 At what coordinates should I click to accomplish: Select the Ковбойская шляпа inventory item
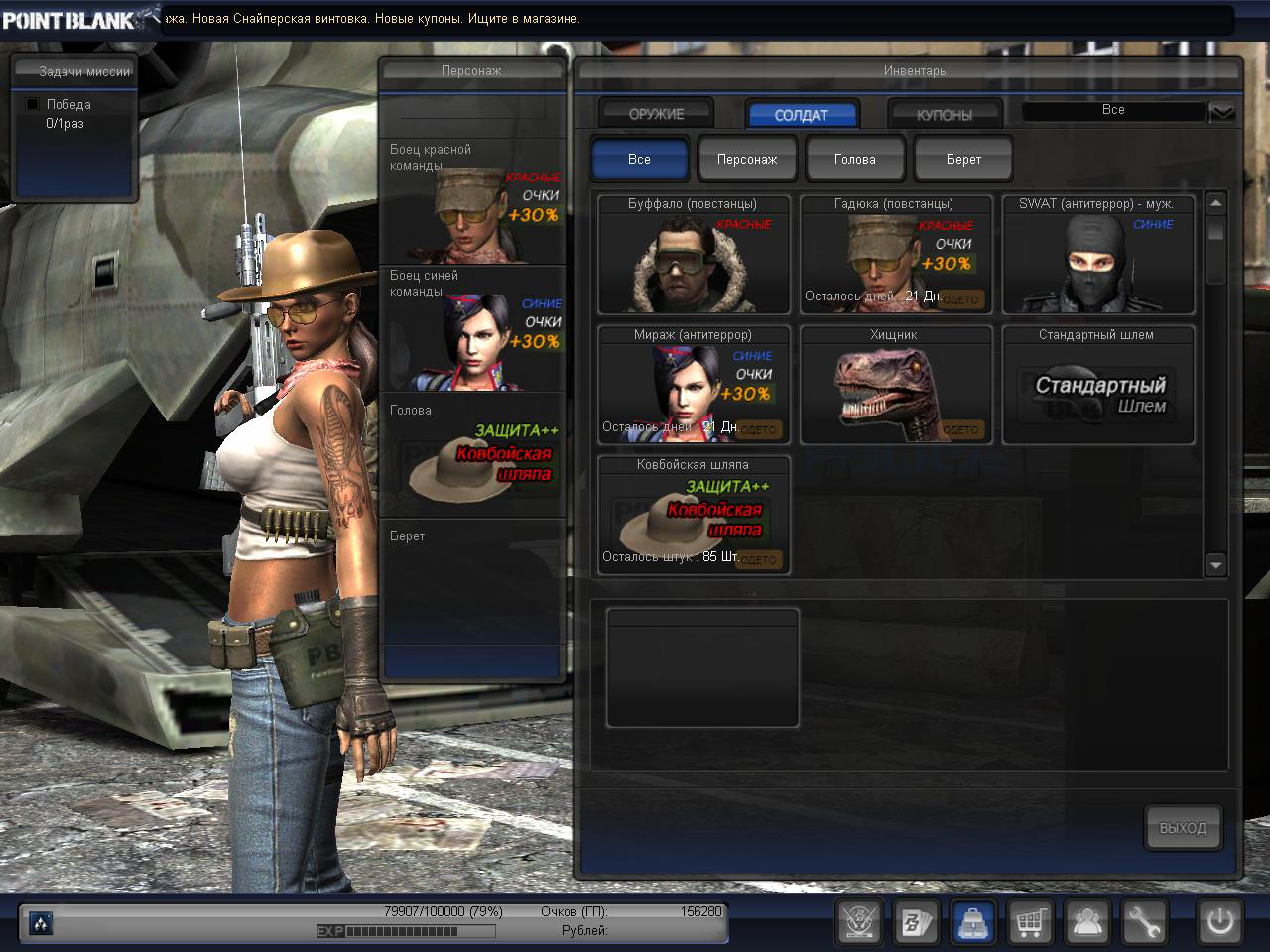(694, 516)
